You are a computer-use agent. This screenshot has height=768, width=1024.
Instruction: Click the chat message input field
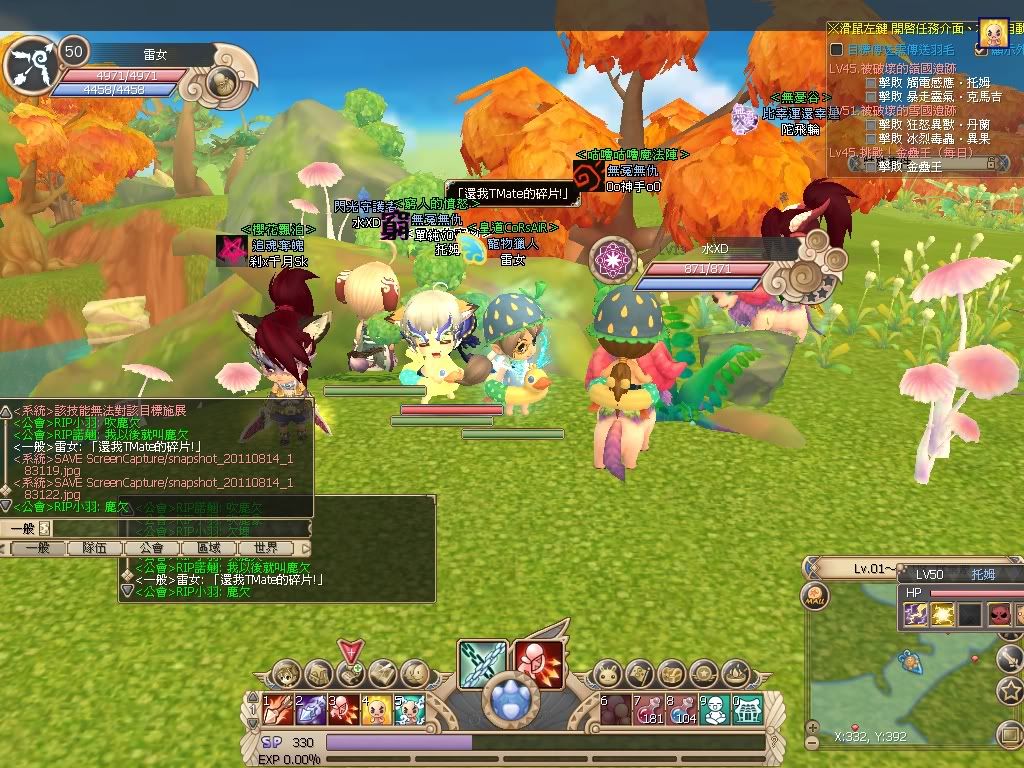(x=170, y=528)
